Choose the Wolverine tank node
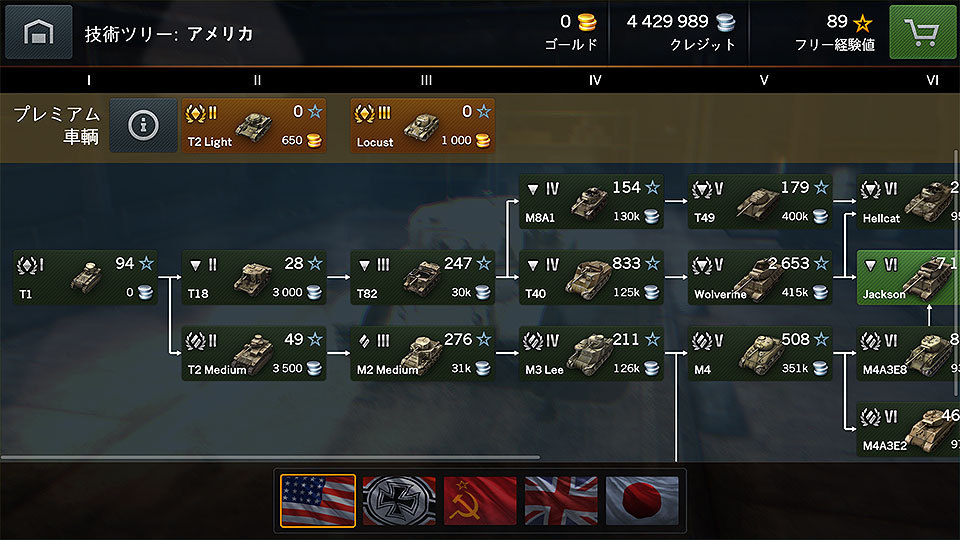960x540 pixels. tap(760, 278)
